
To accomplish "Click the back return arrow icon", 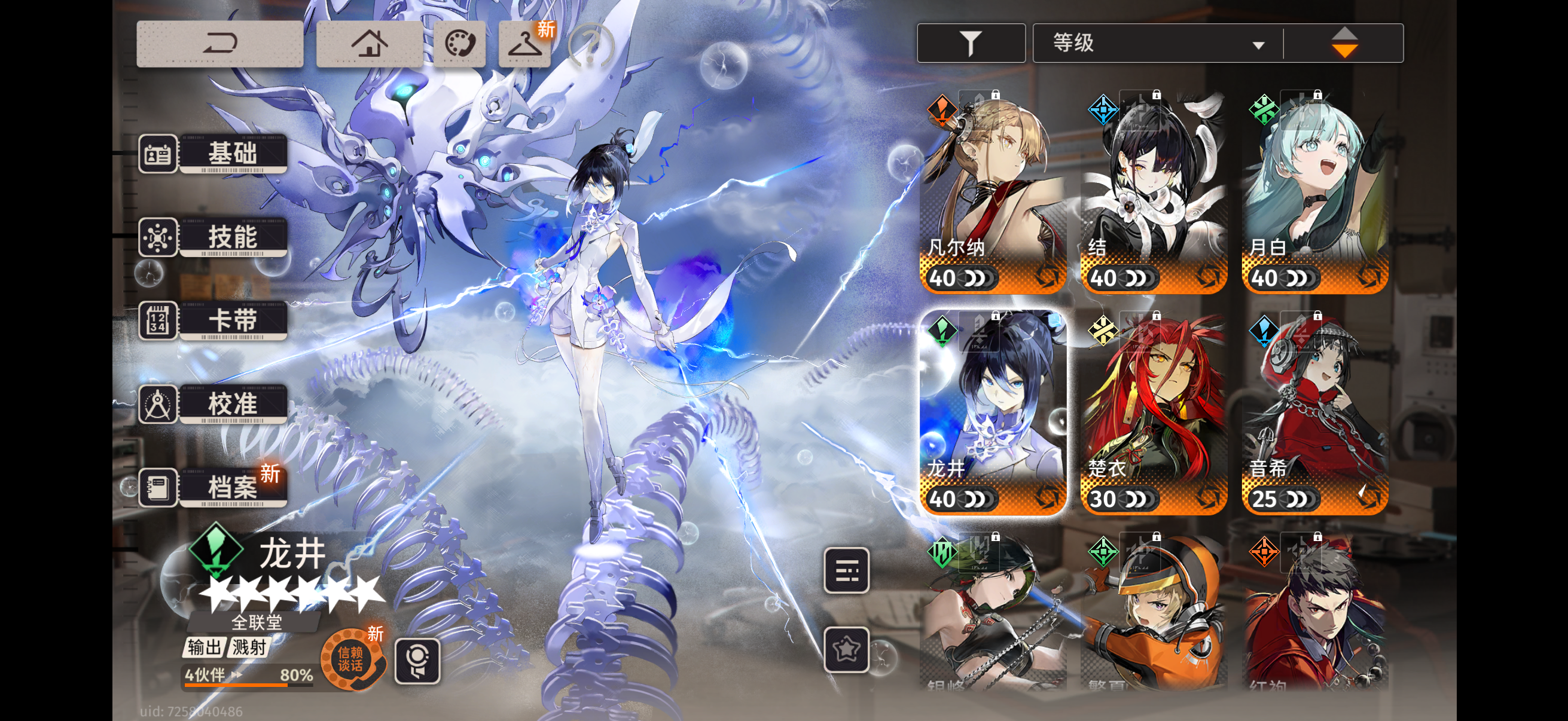I will [219, 44].
